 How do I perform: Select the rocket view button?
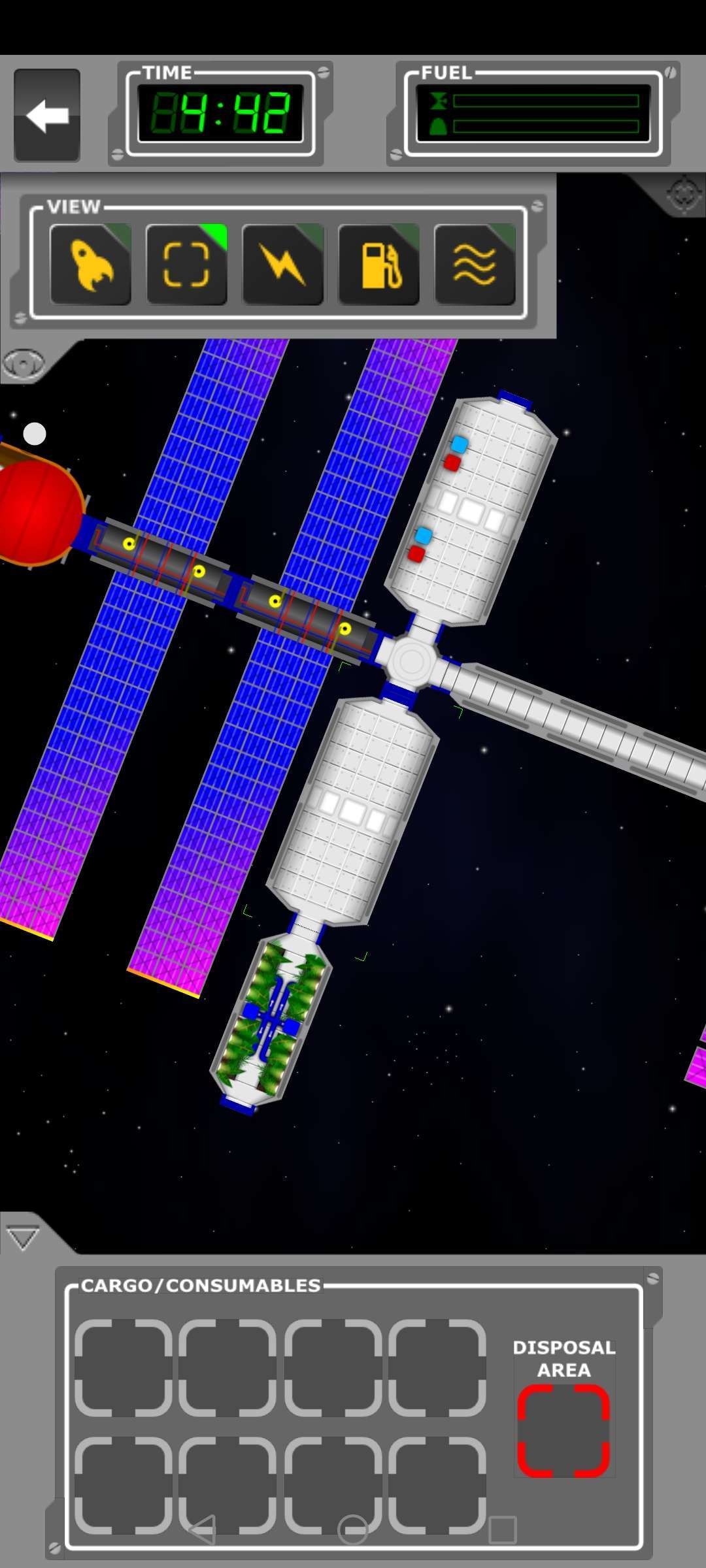tap(91, 265)
